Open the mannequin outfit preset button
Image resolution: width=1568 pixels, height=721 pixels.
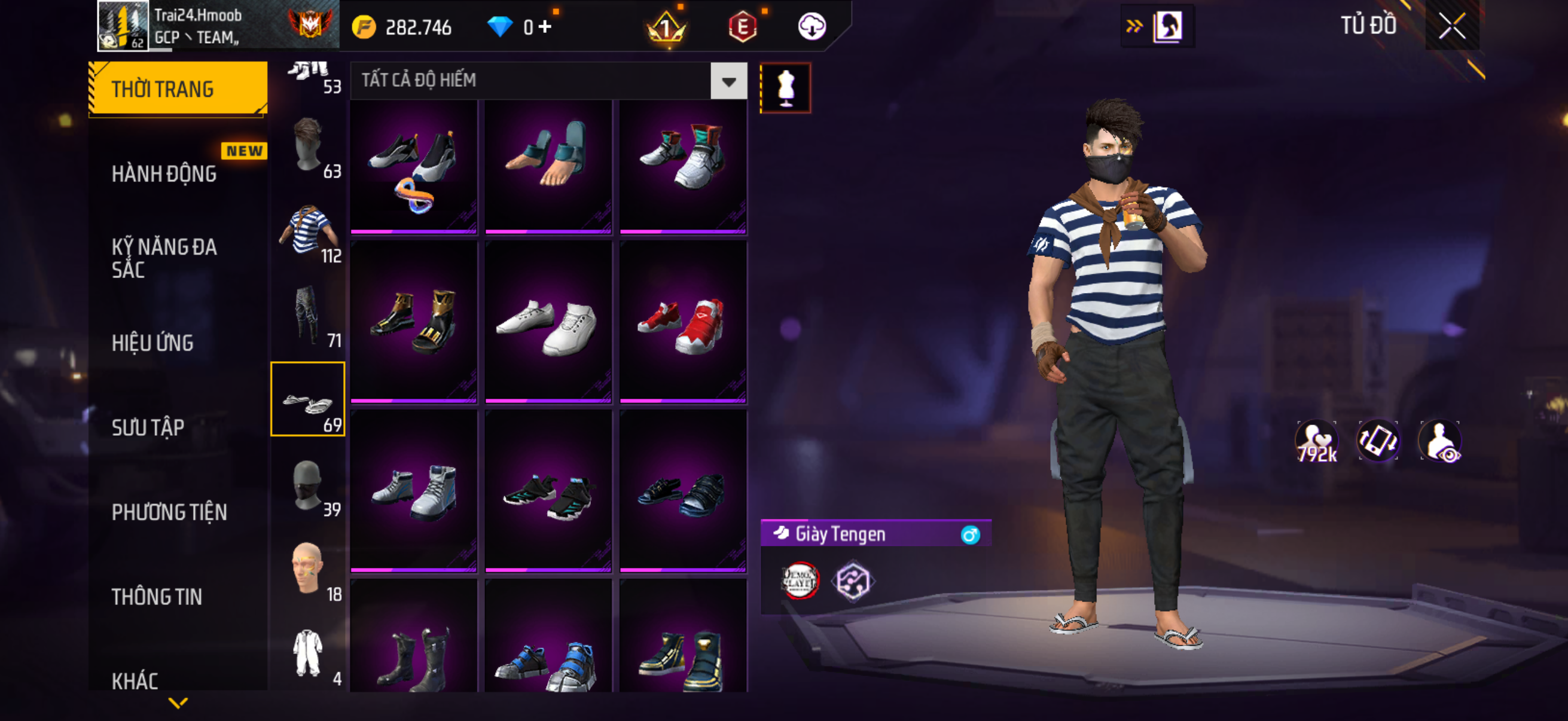point(785,88)
